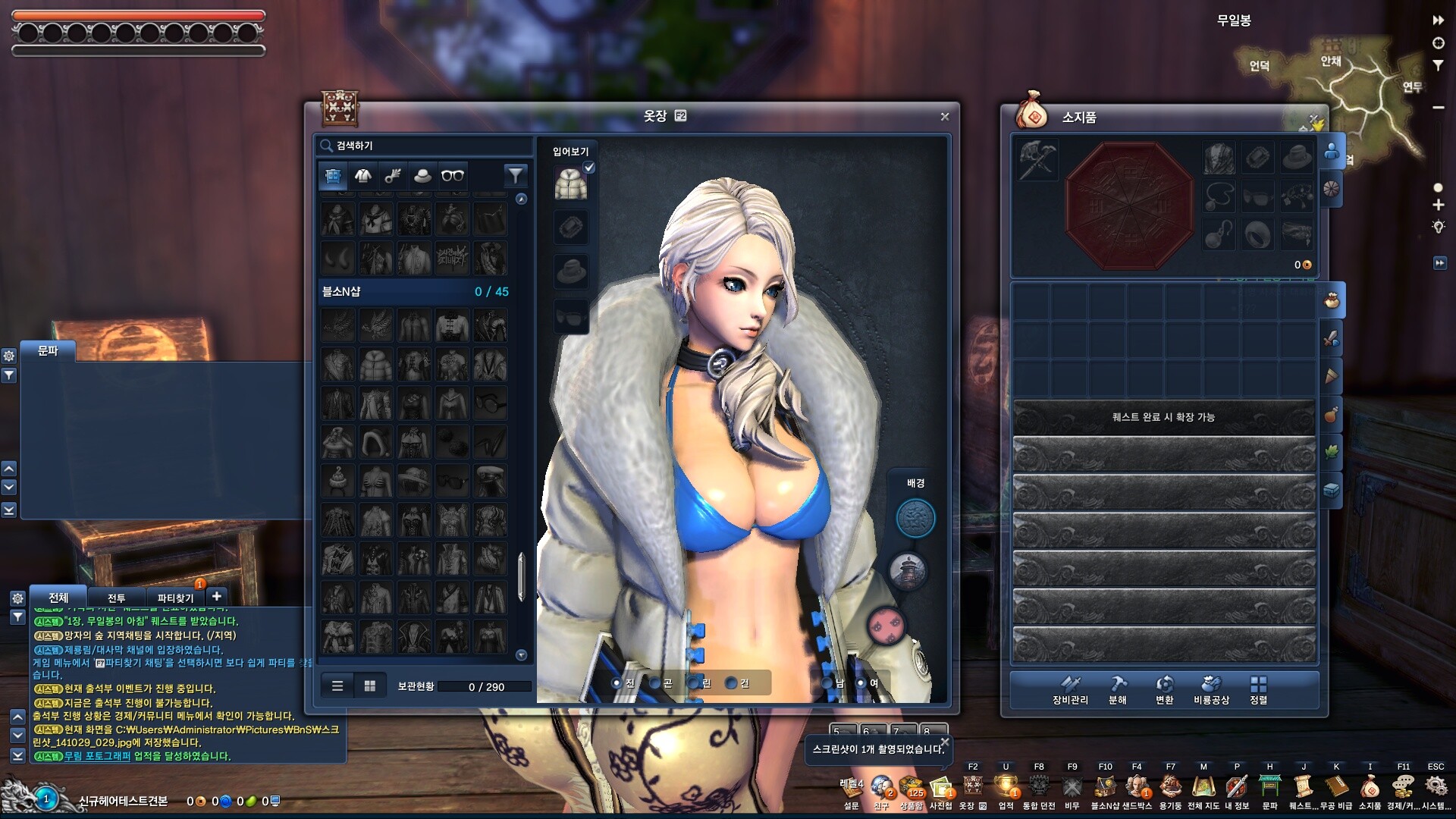Screen dimensions: 1456x819
Task: Open the 업적 achievements trophy icon
Action: point(1006,790)
